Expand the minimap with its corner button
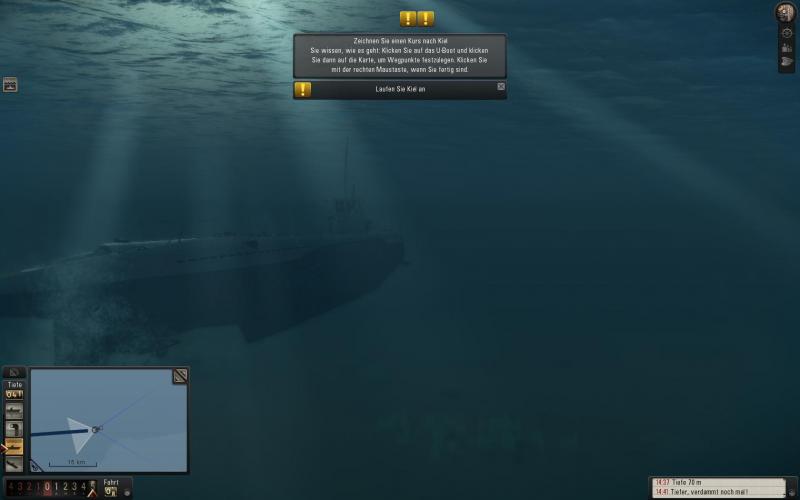The width and height of the screenshot is (800, 500). click(x=180, y=376)
